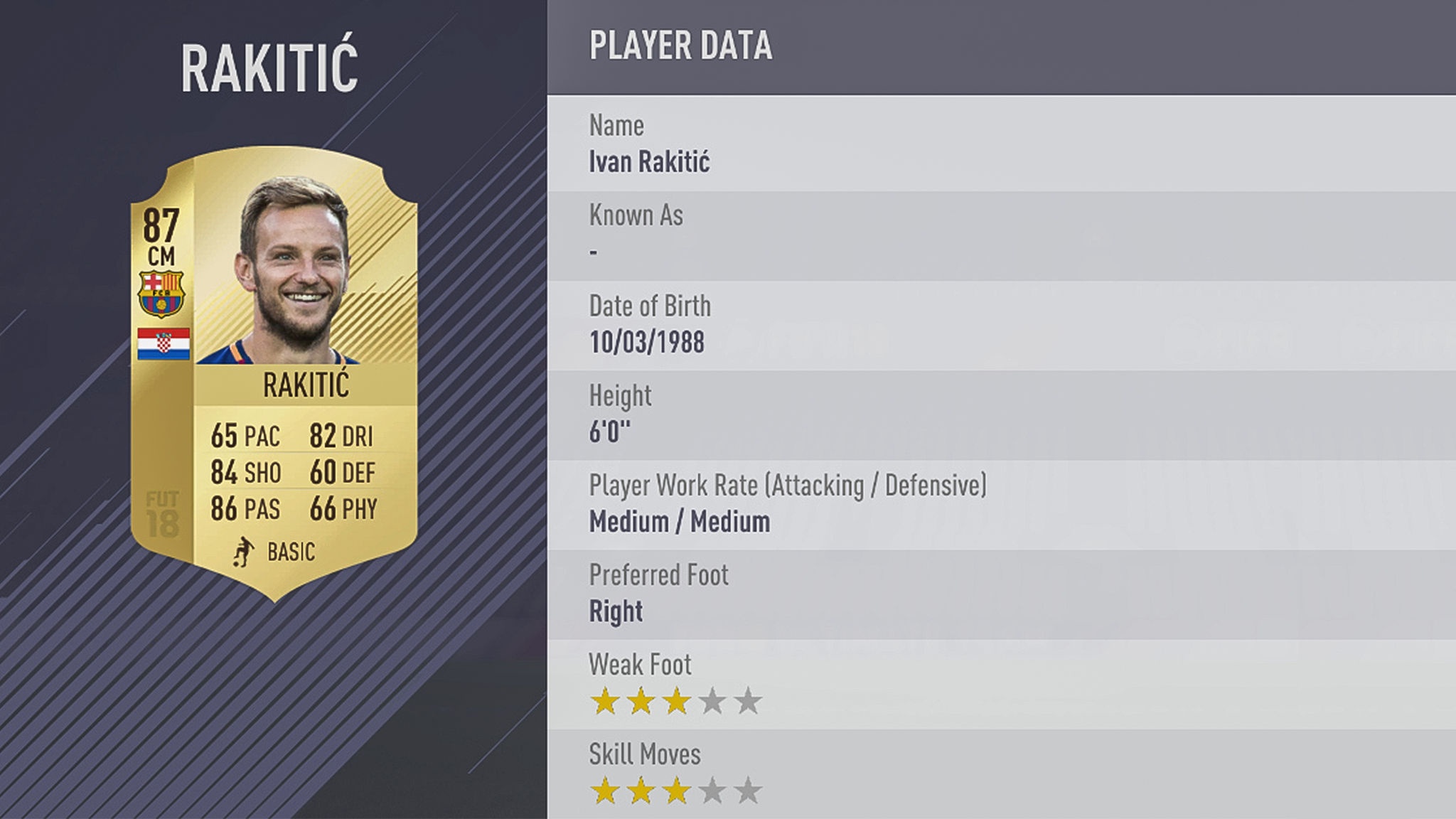Screen dimensions: 1456x819
Task: Click the third Weak Foot star
Action: (677, 700)
